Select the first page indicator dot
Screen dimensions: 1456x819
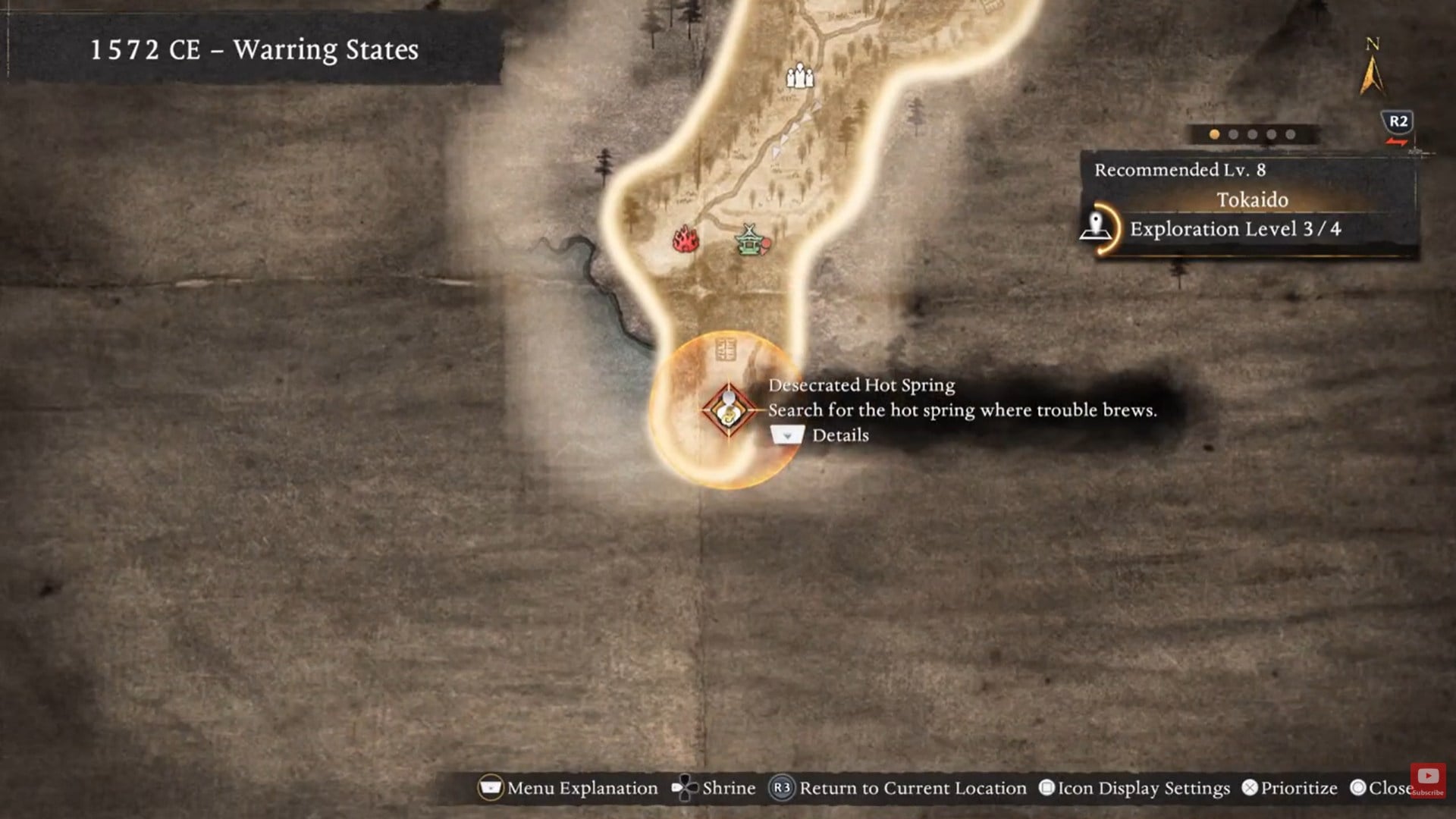1214,133
